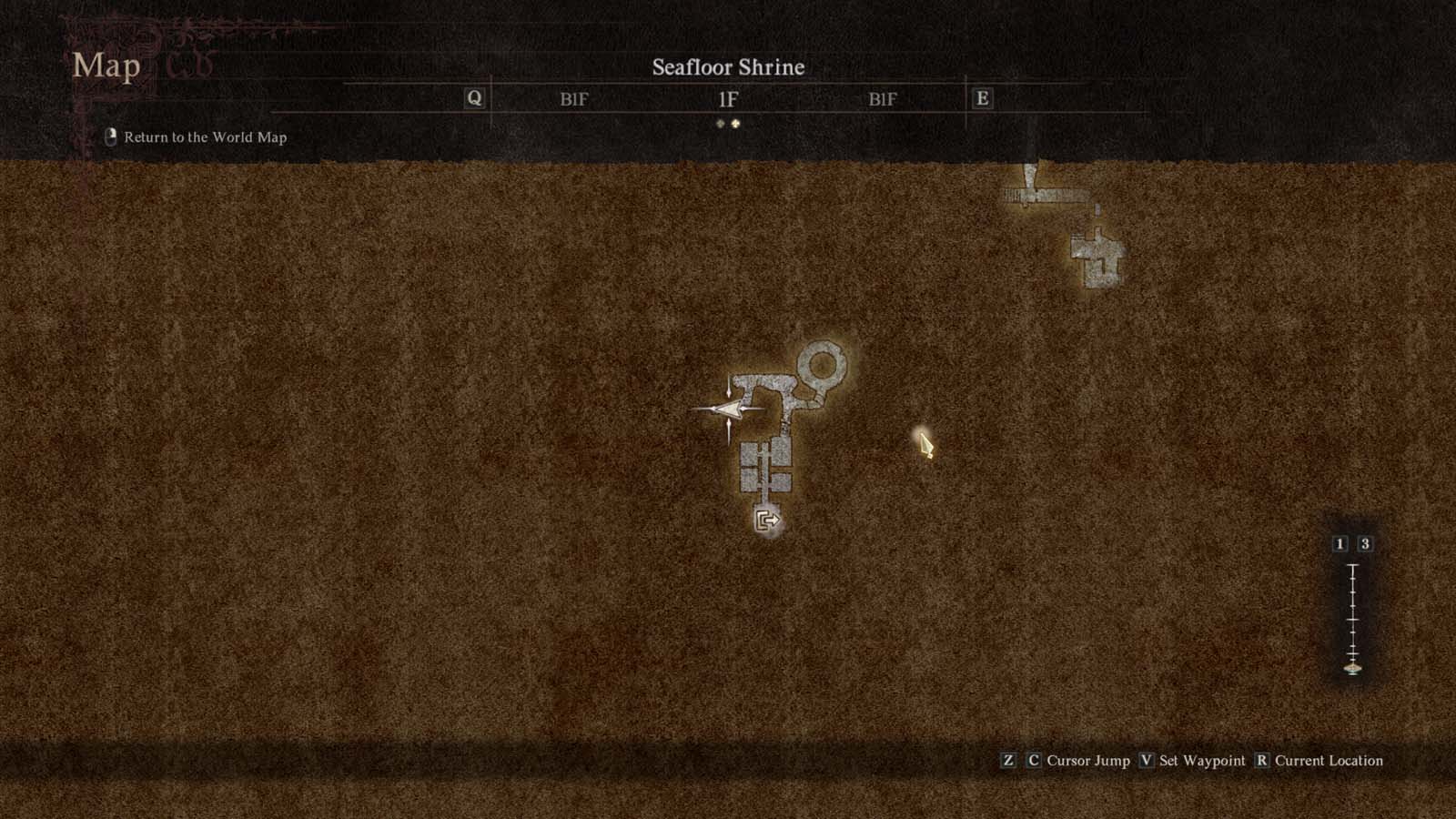Click the exit arrow icon below the corridor
Viewport: 1456px width, 819px height.
click(765, 521)
